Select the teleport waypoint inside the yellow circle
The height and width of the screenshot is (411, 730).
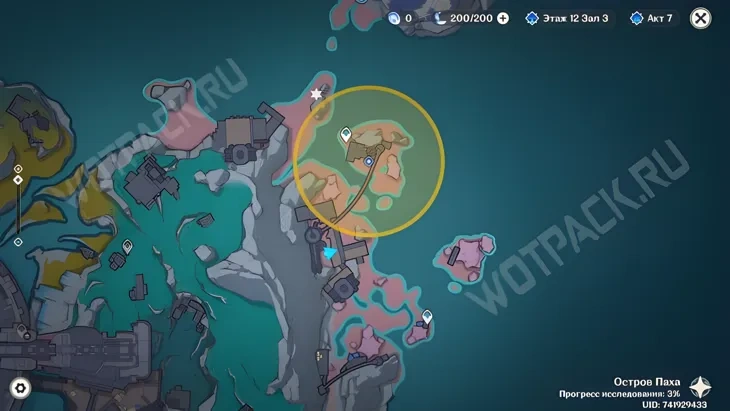click(346, 133)
